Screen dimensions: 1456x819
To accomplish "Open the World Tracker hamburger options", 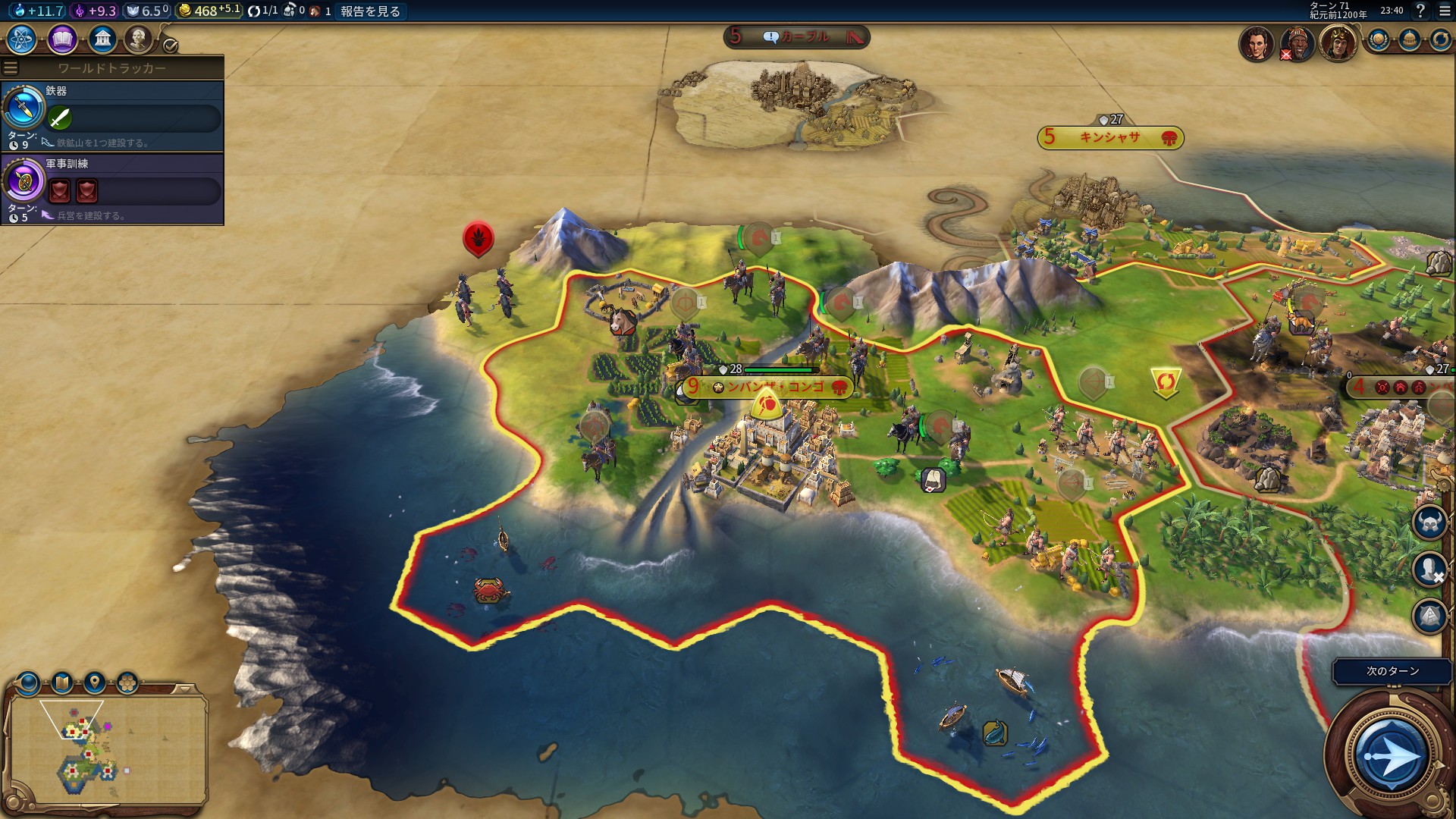I will (x=11, y=68).
